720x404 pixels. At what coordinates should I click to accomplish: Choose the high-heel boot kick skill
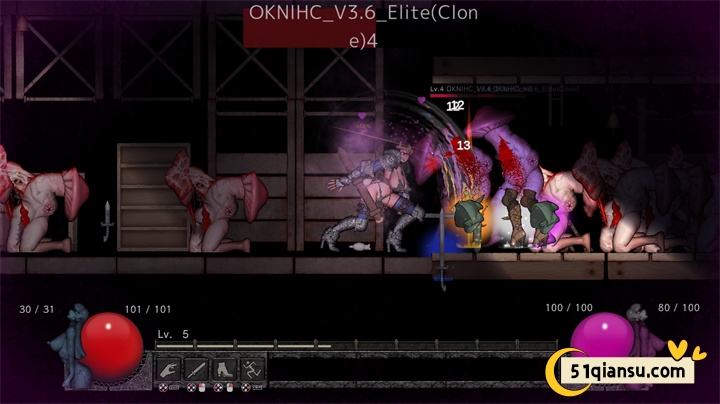224,368
